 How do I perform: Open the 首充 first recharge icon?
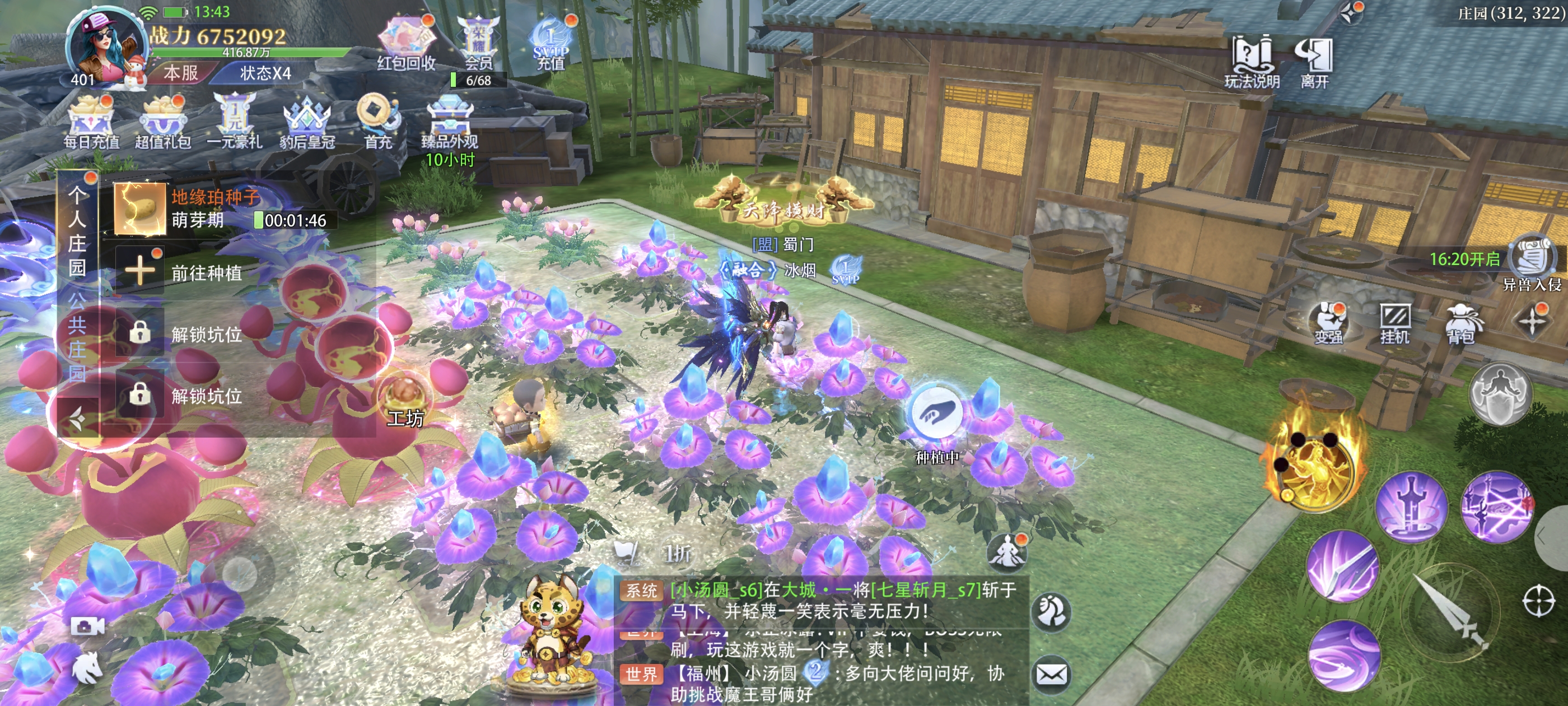click(378, 122)
